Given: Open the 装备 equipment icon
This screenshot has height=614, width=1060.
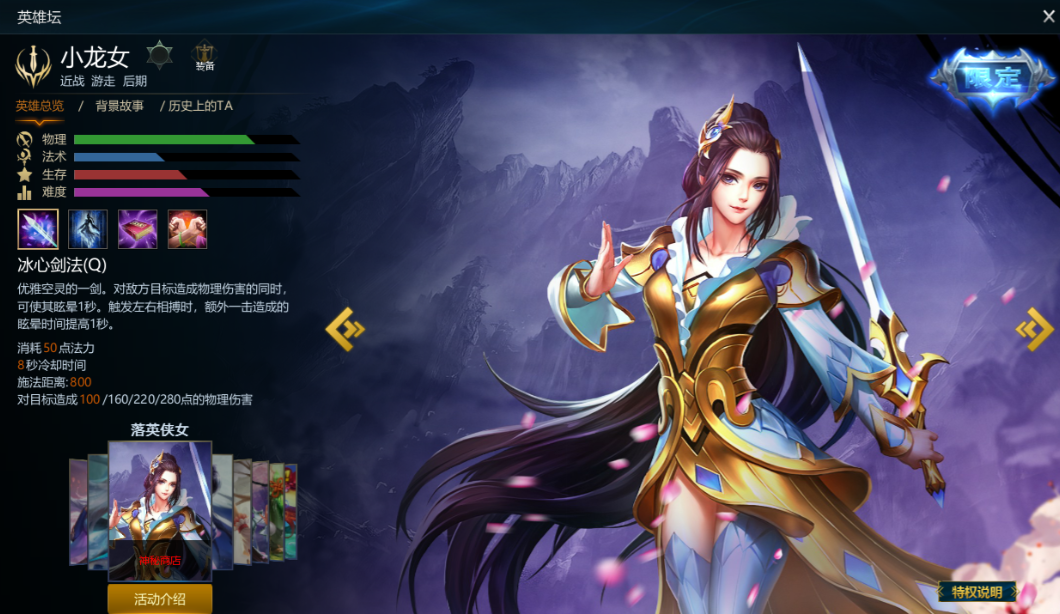Looking at the screenshot, I should point(205,56).
